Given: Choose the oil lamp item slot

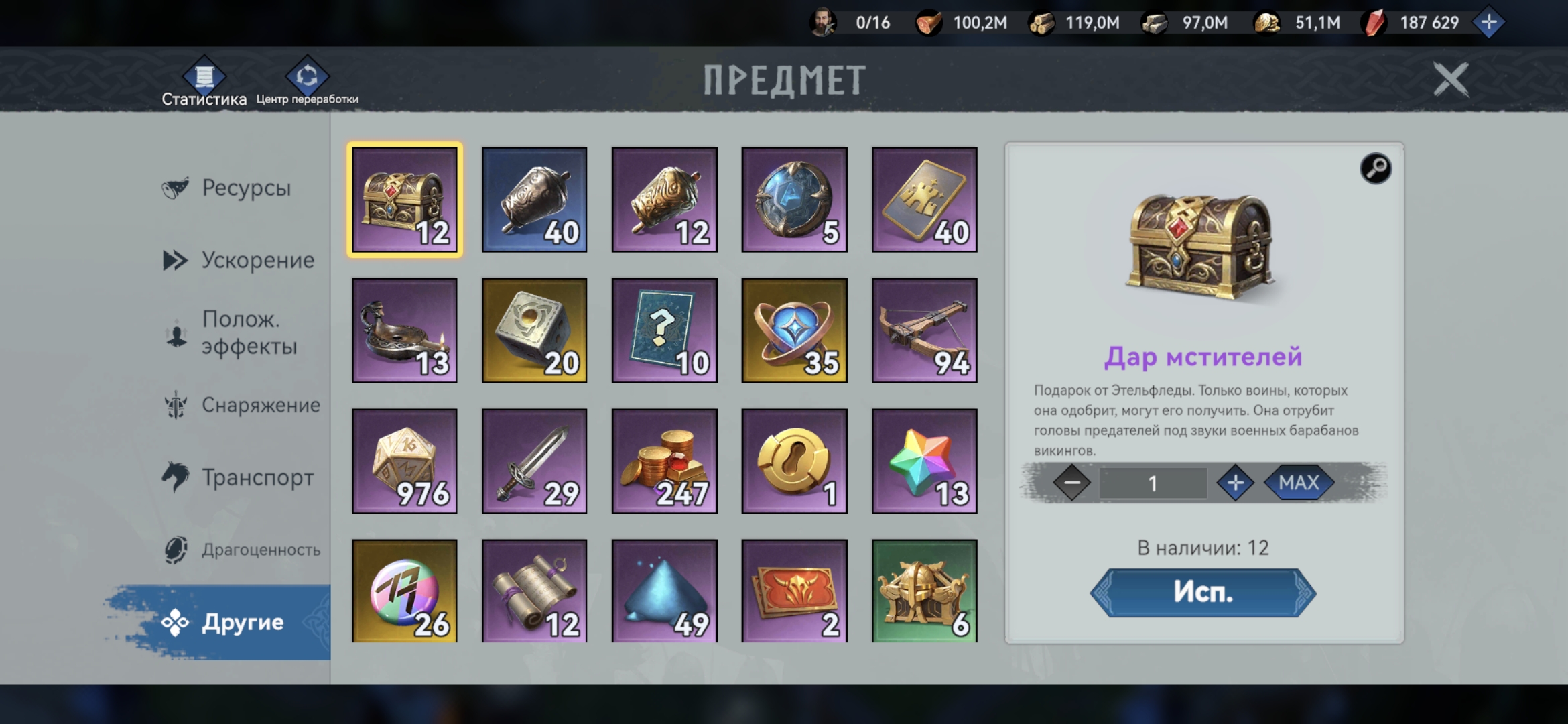Looking at the screenshot, I should pyautogui.click(x=404, y=330).
